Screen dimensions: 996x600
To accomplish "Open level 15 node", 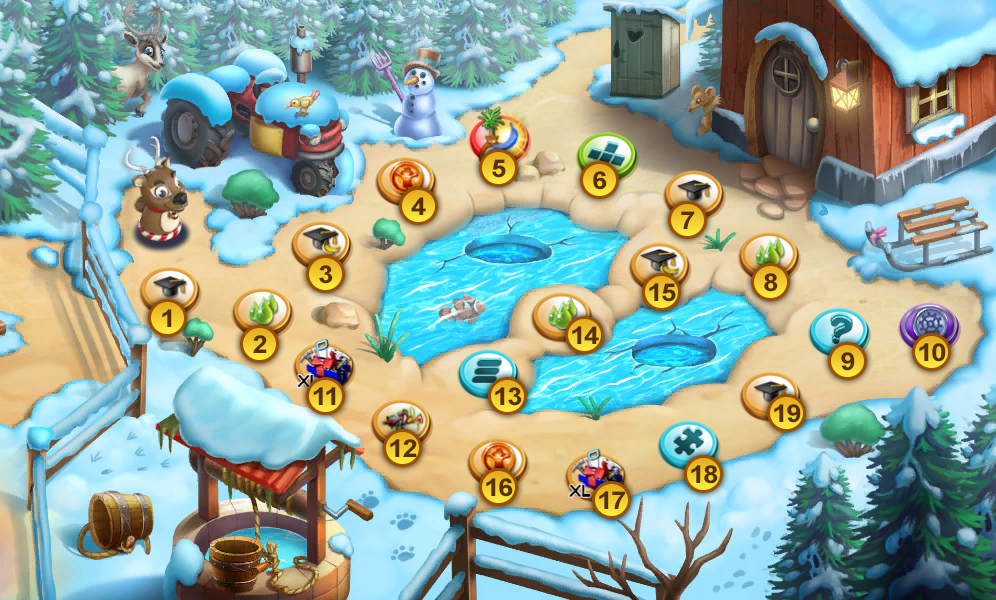I will pyautogui.click(x=658, y=266).
